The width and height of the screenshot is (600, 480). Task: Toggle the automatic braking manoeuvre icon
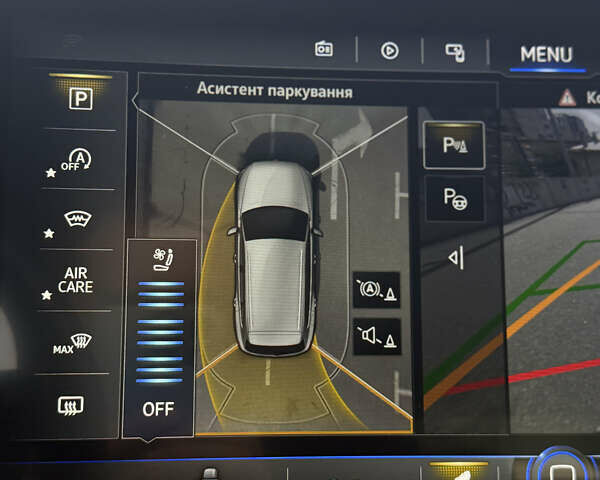pyautogui.click(x=376, y=291)
